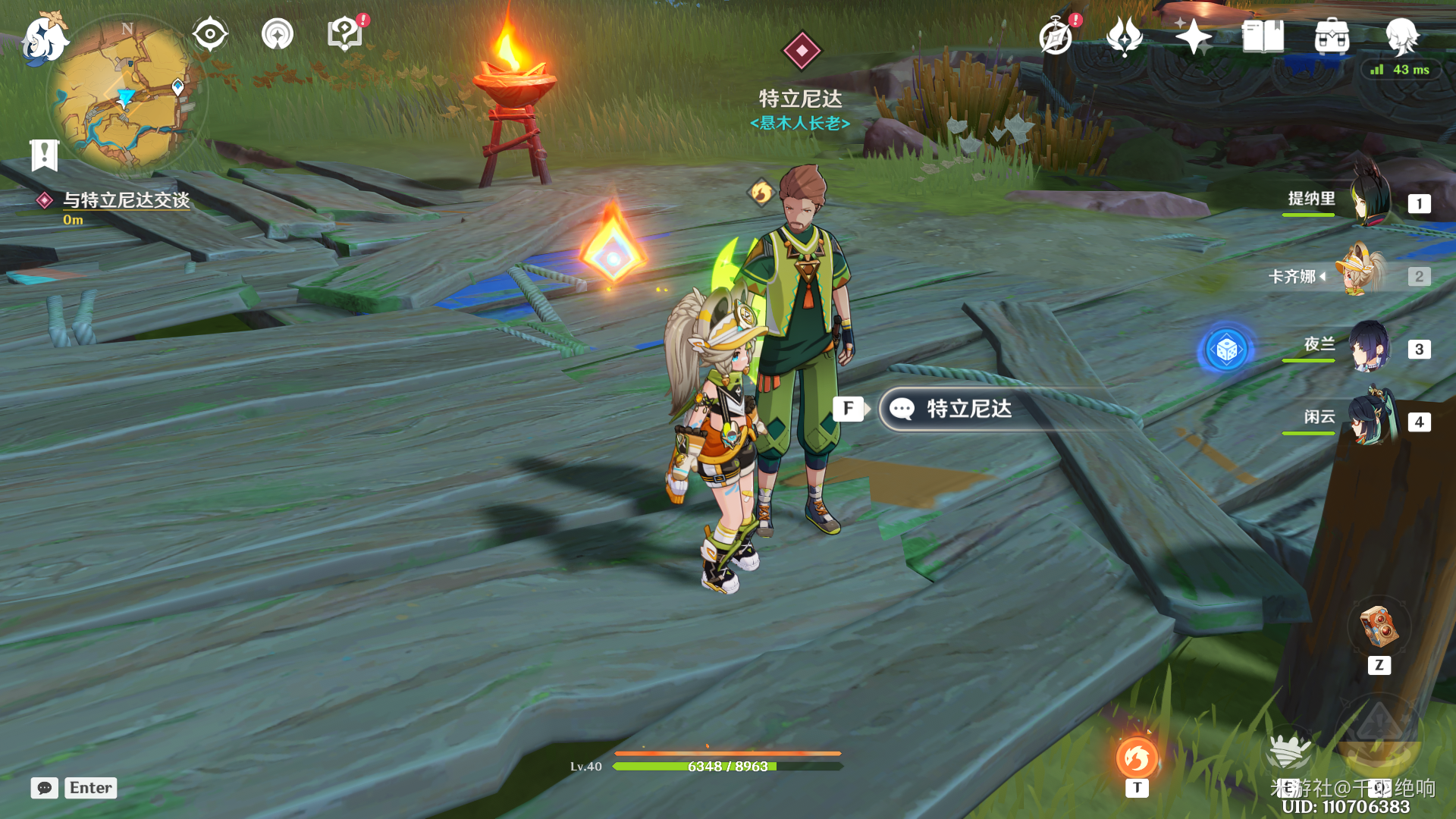Screen dimensions: 1456x819
Task: Open the eye-shaped elemental sight icon
Action: point(210,34)
